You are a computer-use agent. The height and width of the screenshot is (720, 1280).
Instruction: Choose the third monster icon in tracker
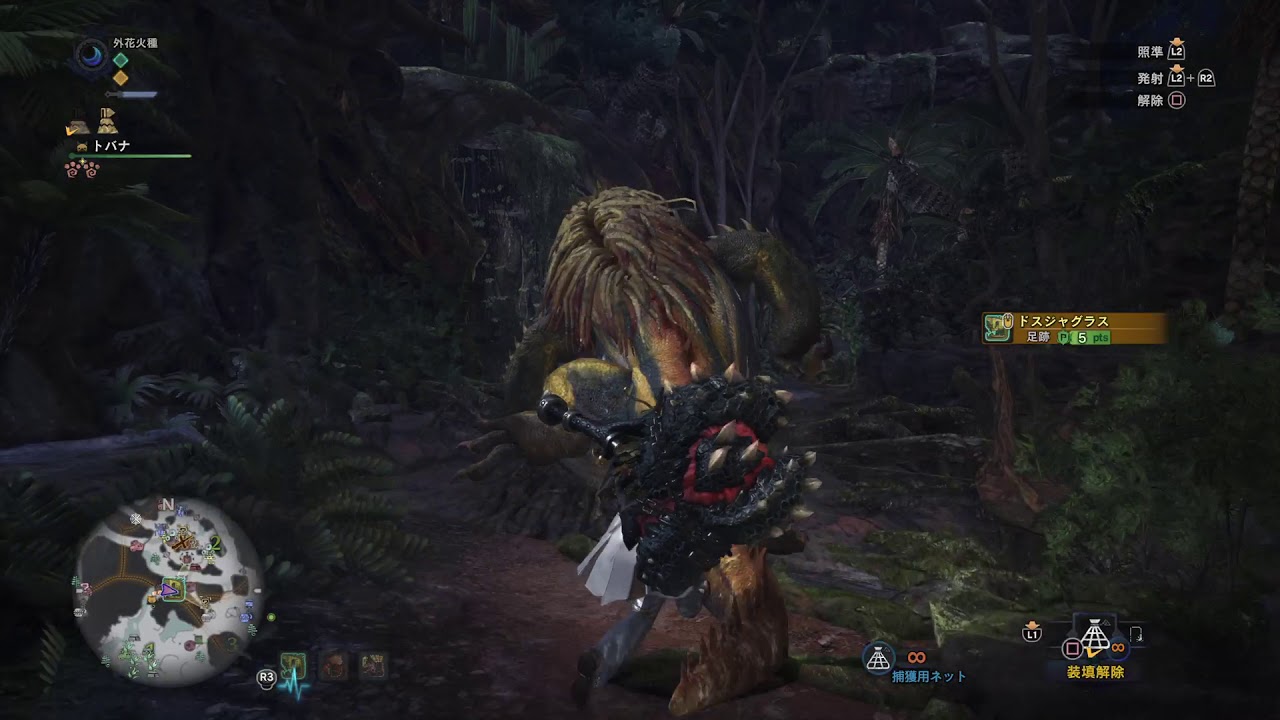point(372,665)
